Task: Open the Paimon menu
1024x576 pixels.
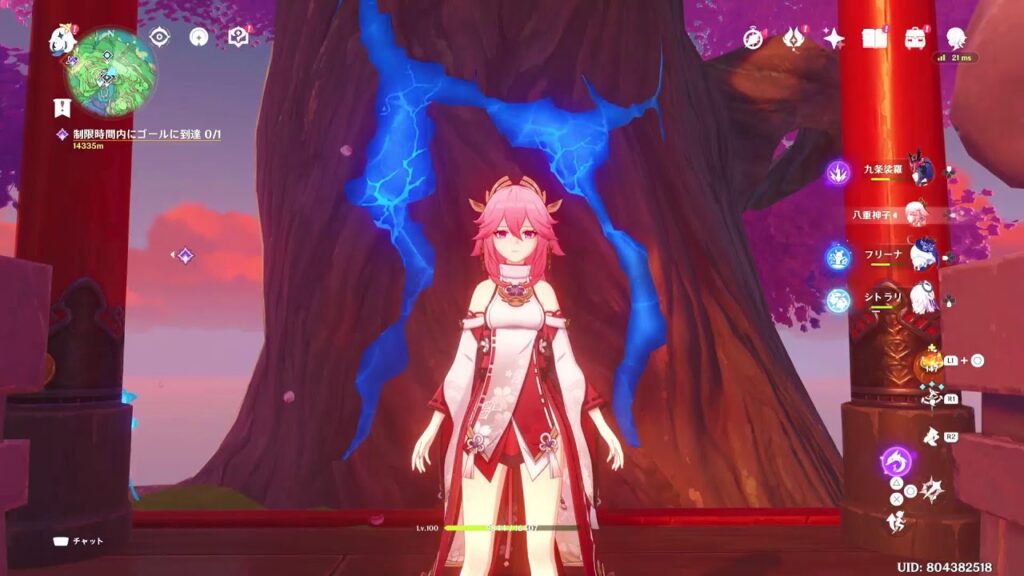Action: tap(61, 40)
